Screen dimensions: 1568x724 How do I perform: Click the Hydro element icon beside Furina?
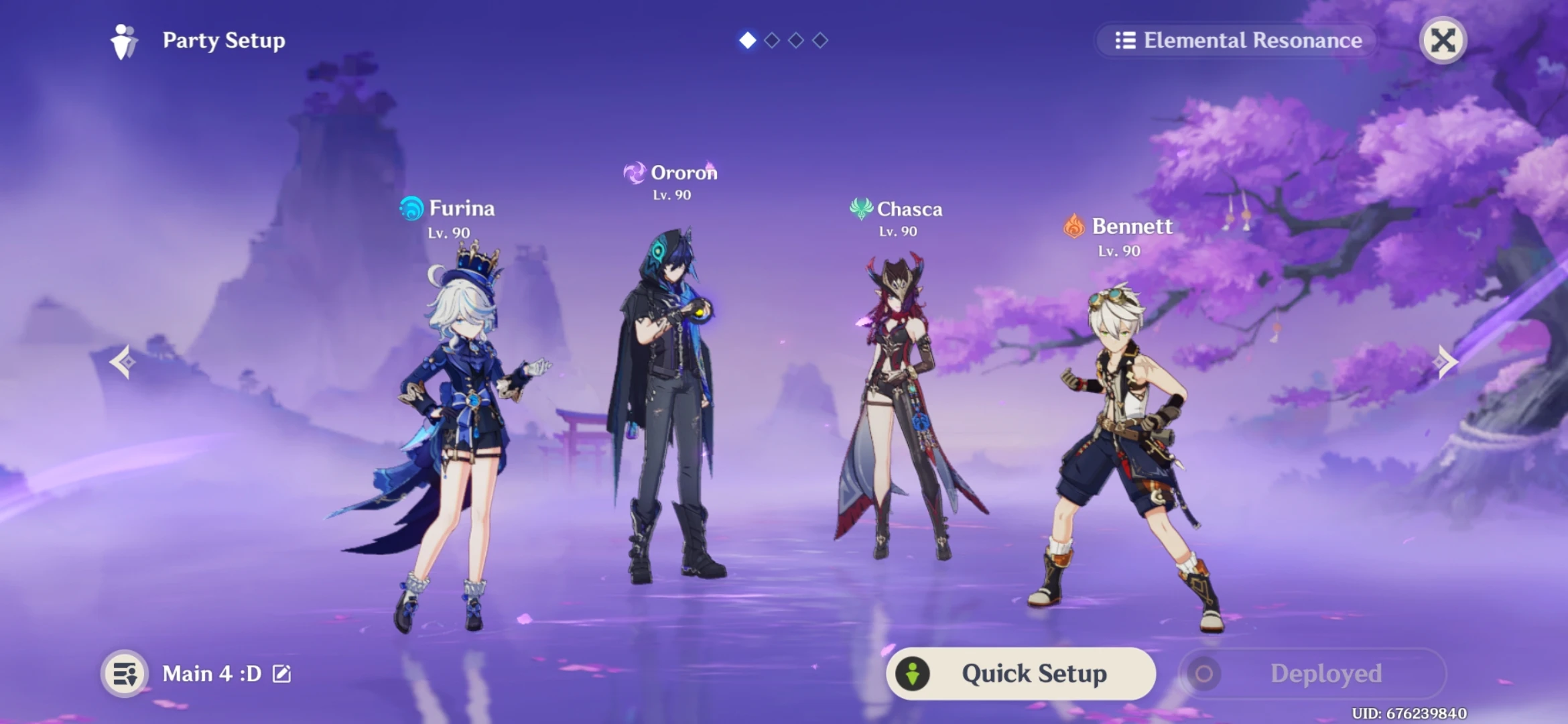[x=411, y=208]
